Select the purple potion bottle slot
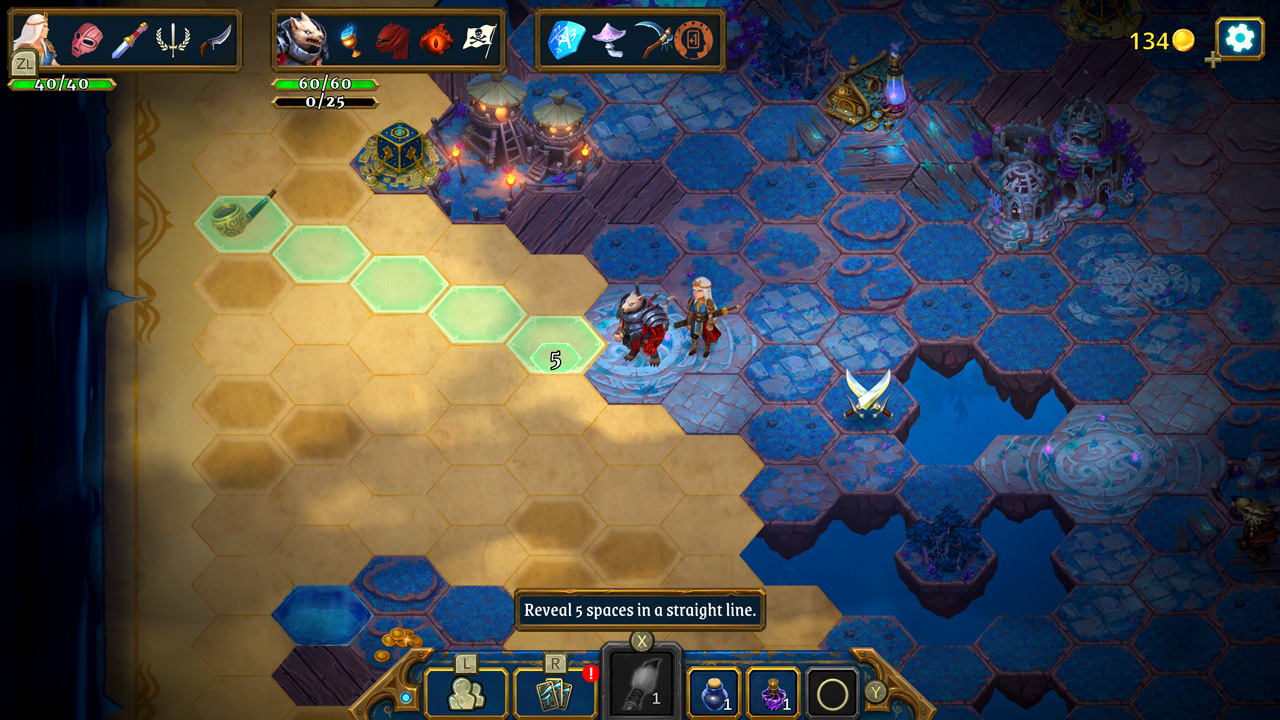This screenshot has width=1280, height=720. coord(773,693)
